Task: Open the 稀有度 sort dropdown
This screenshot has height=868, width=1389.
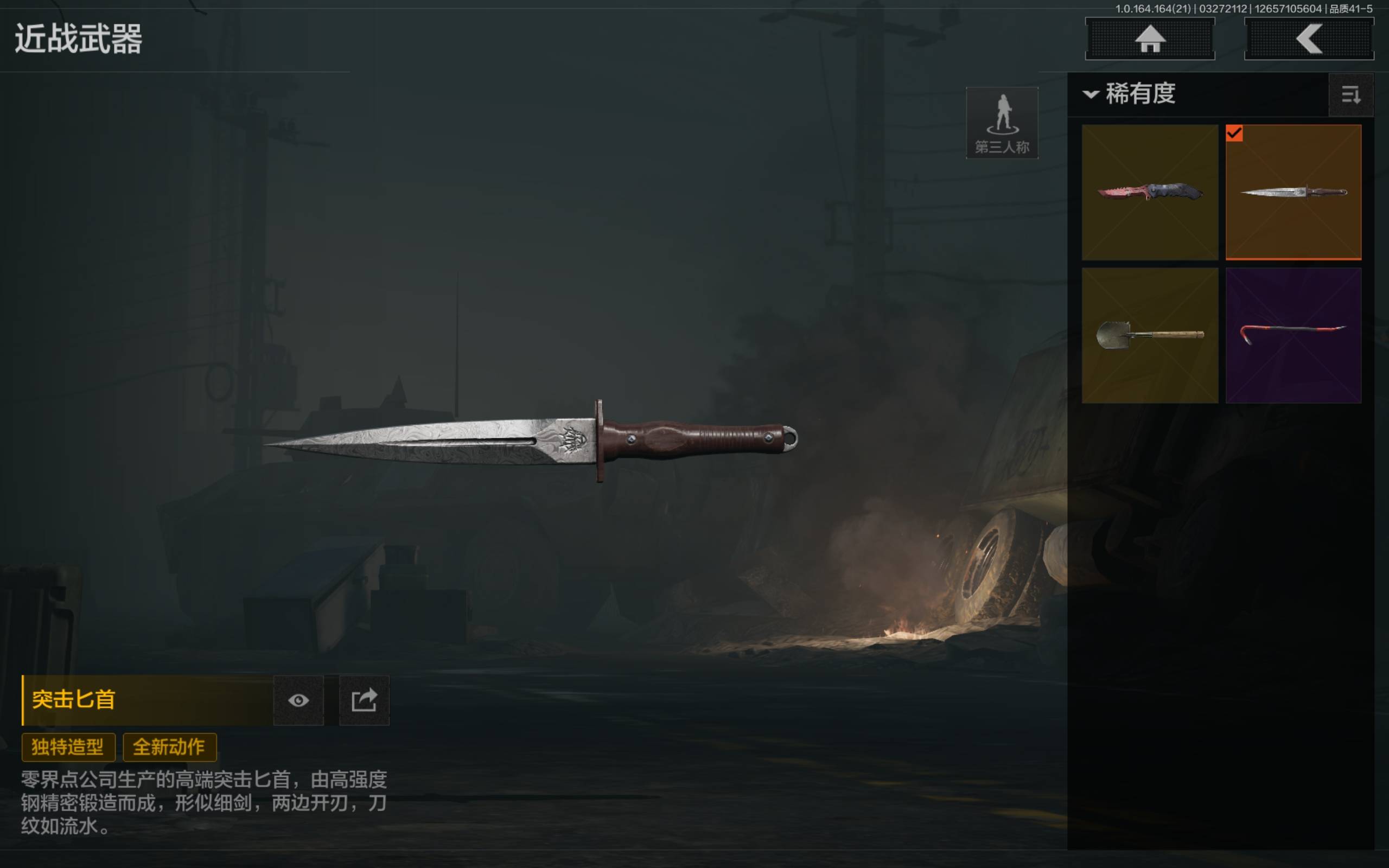Action: pyautogui.click(x=1130, y=93)
